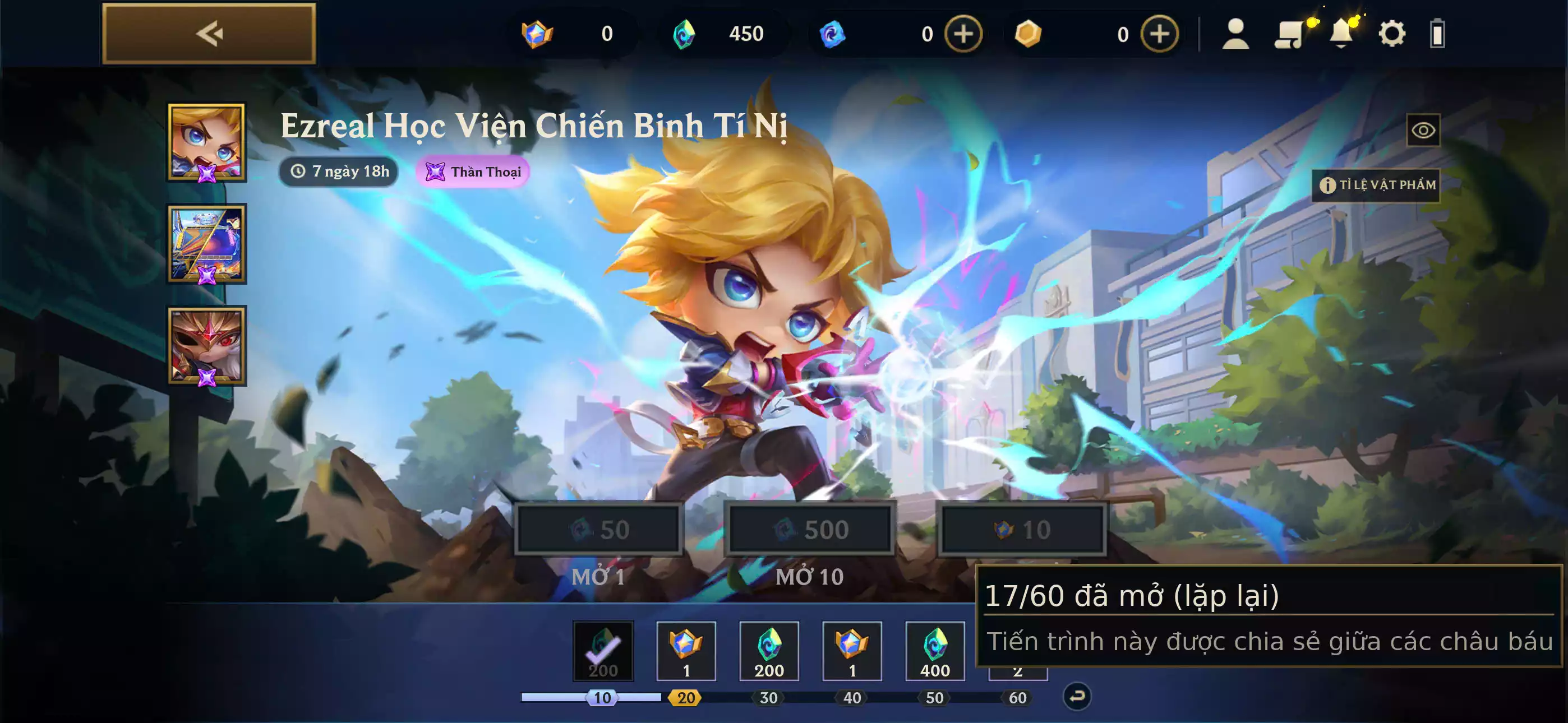Click the back arrow button top-left
This screenshot has width=1568, height=723.
(x=209, y=34)
